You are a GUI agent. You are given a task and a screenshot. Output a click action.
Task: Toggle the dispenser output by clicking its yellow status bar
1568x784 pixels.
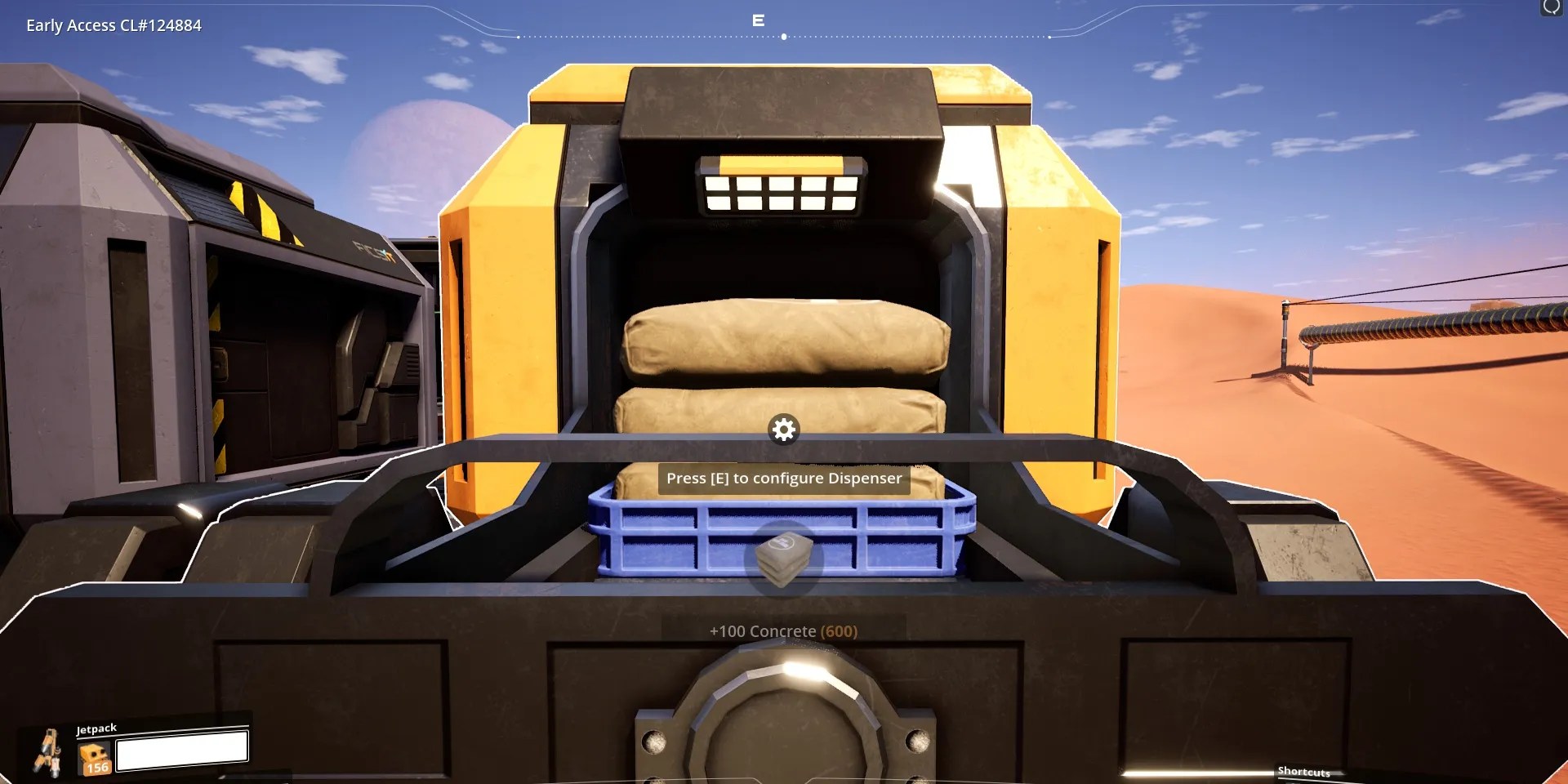(780, 163)
